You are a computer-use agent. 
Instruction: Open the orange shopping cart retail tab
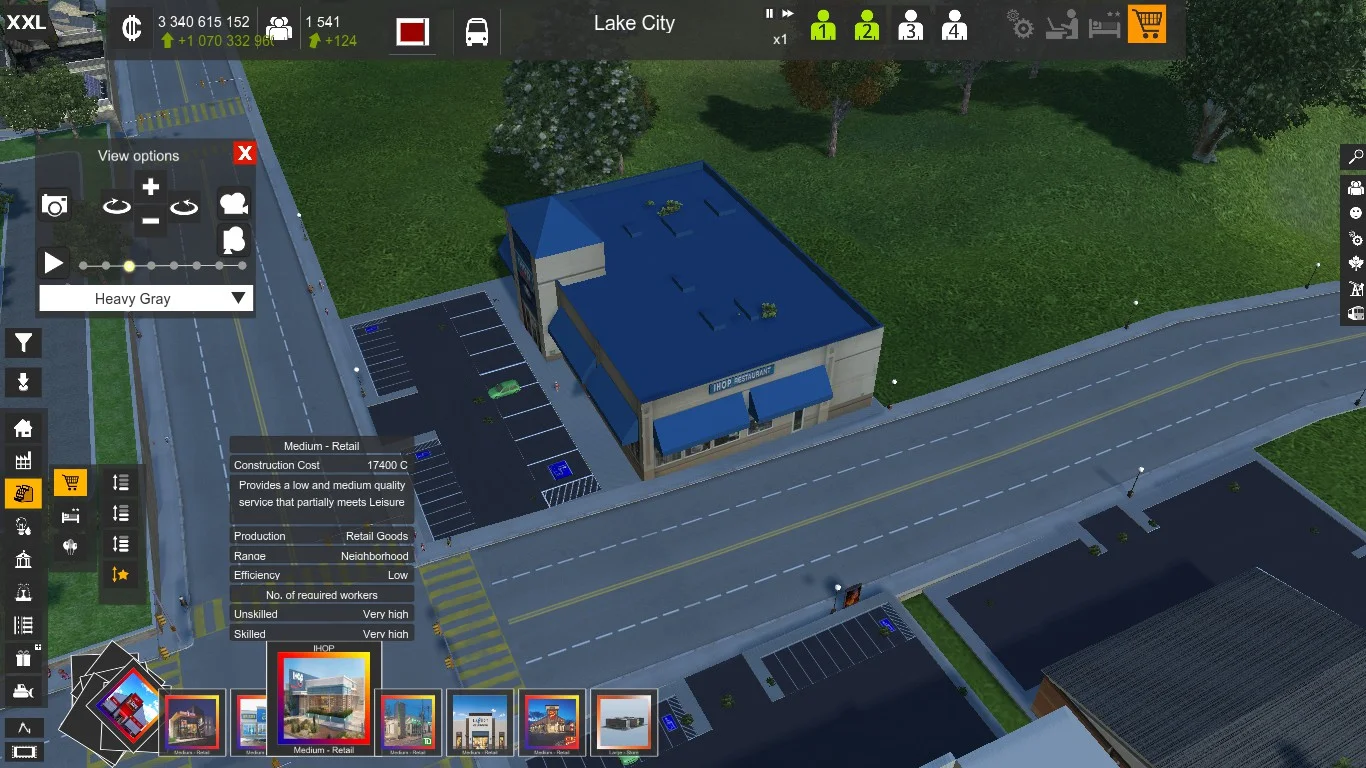1147,24
